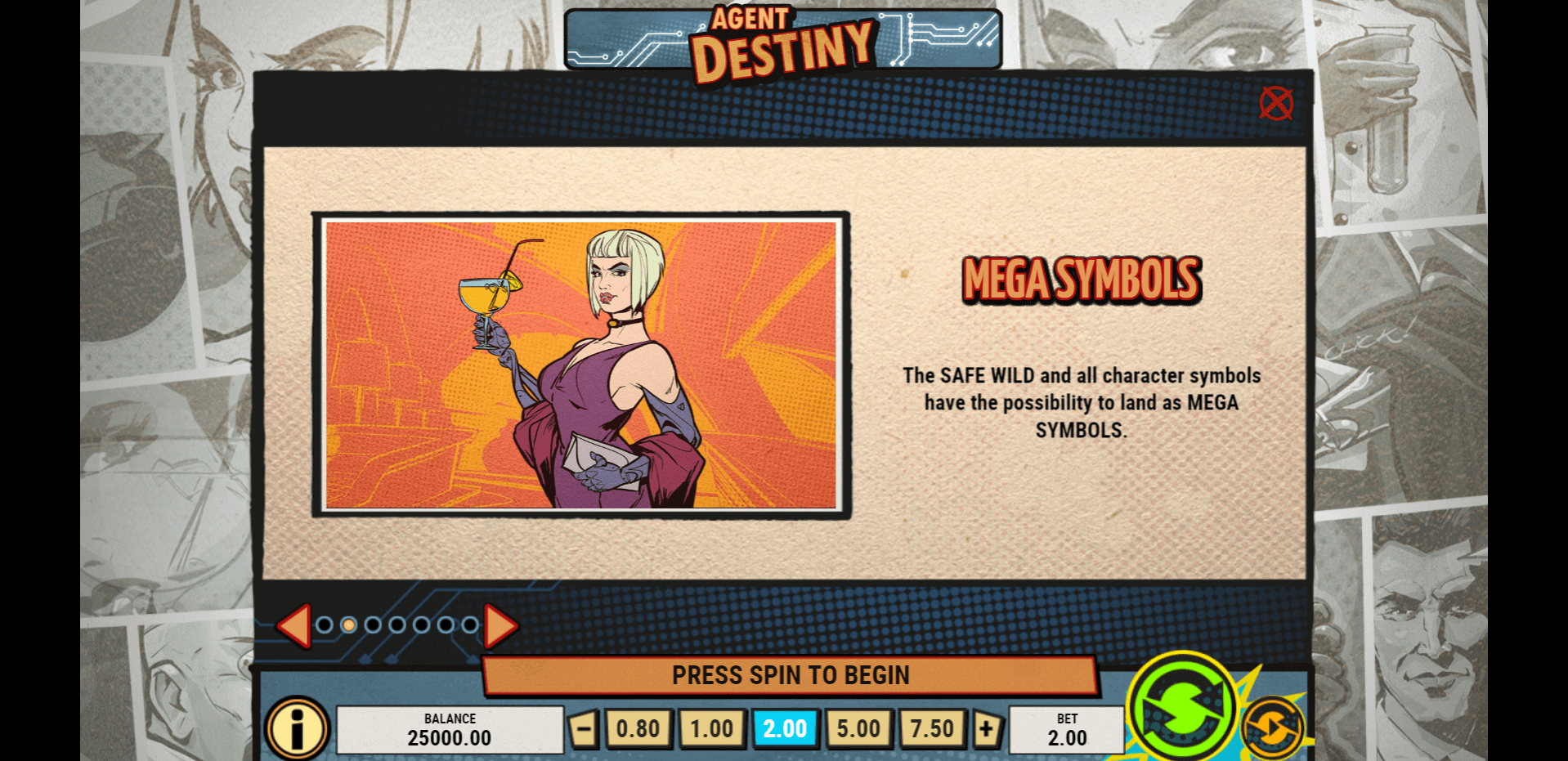
Task: Decrease the bet with the minus button
Action: pyautogui.click(x=583, y=728)
